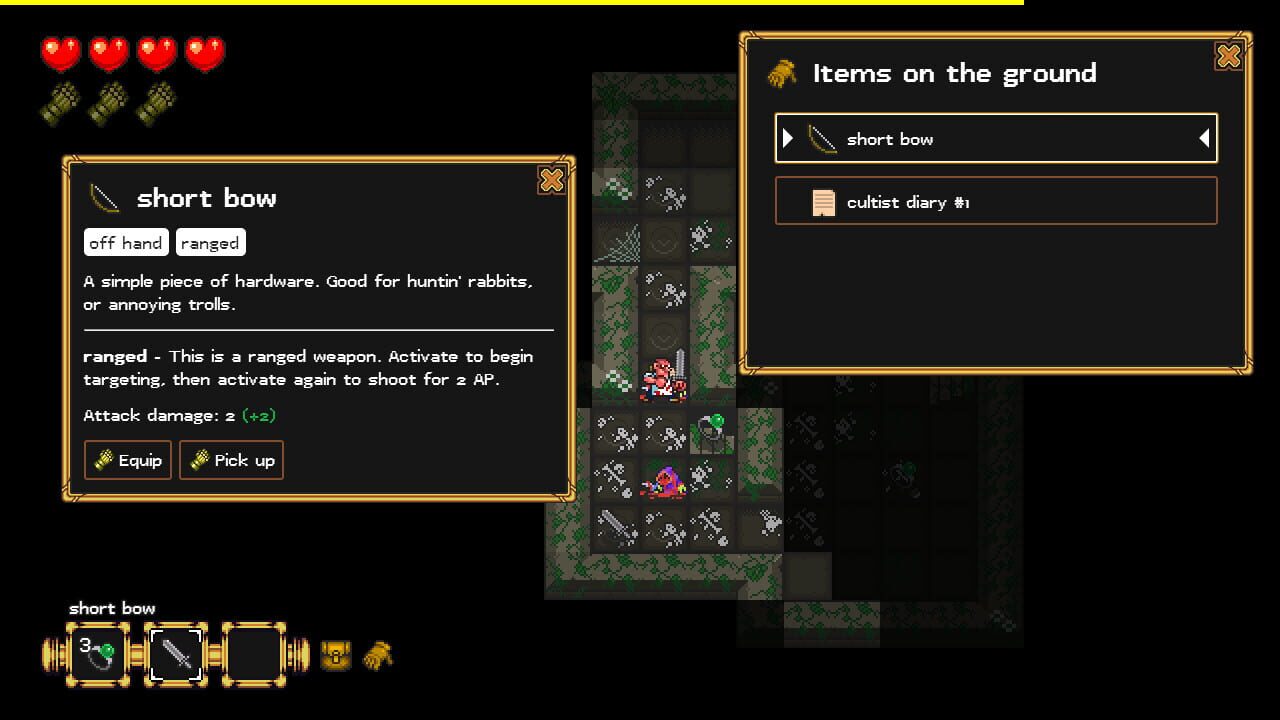Click the cultist diary scroll icon

click(x=823, y=200)
